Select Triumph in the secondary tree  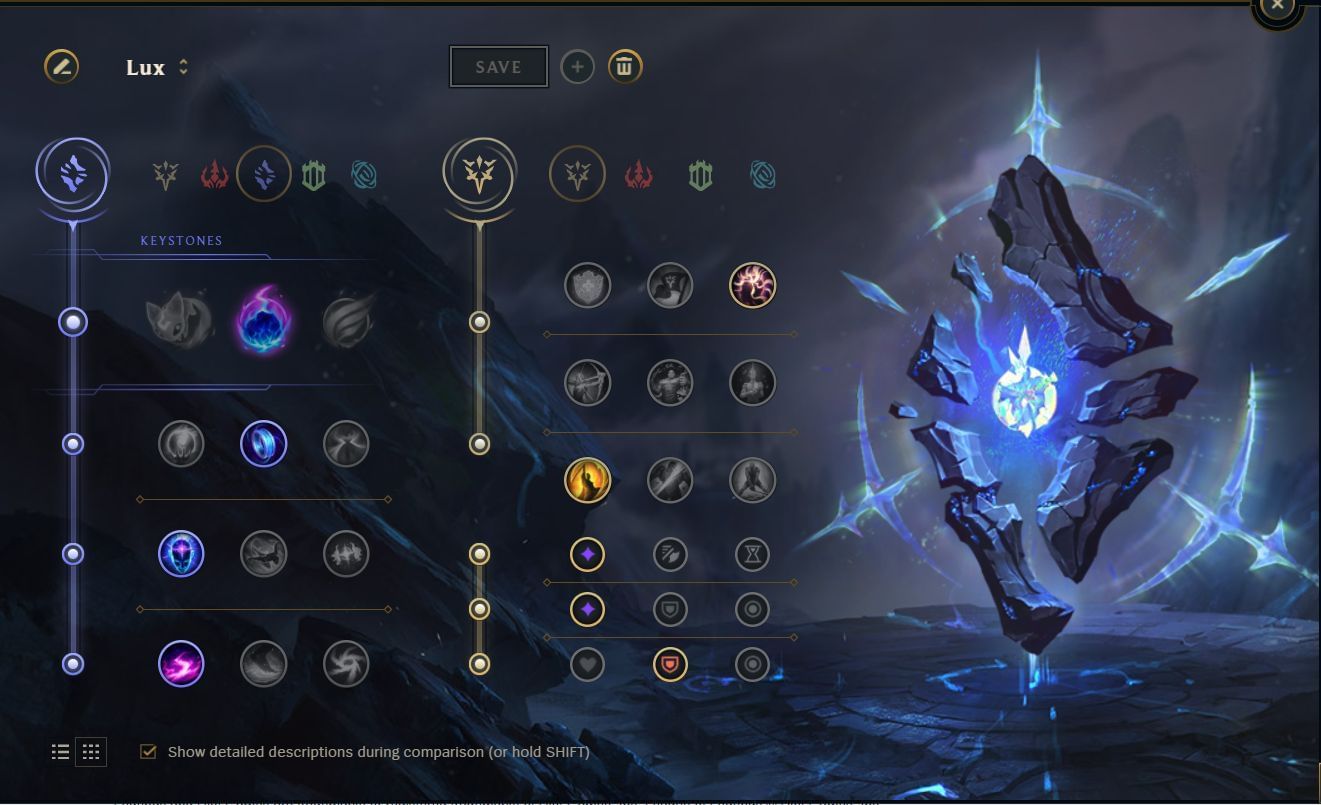point(670,285)
